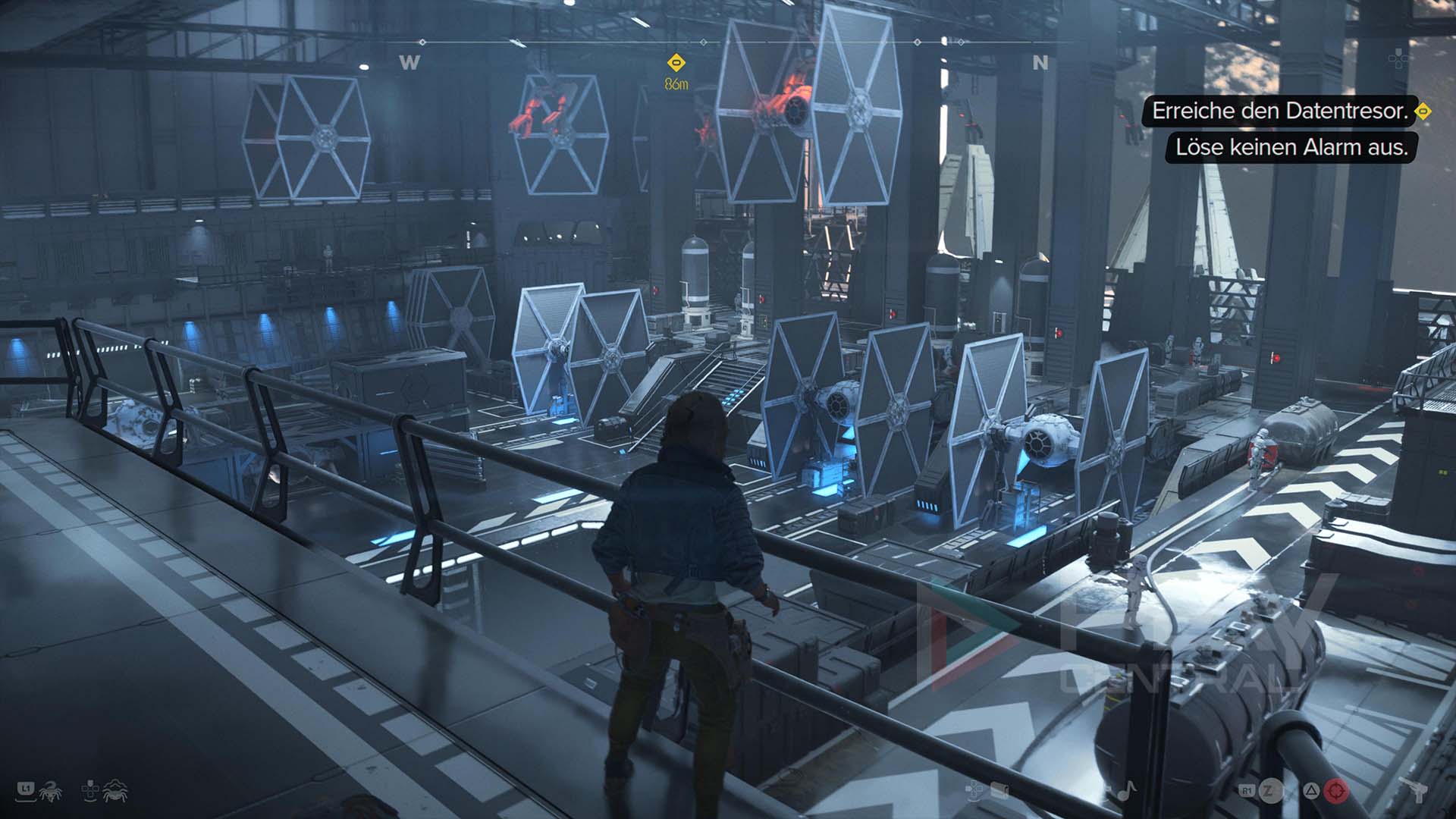Select the music note whistle icon

pyautogui.click(x=1125, y=791)
